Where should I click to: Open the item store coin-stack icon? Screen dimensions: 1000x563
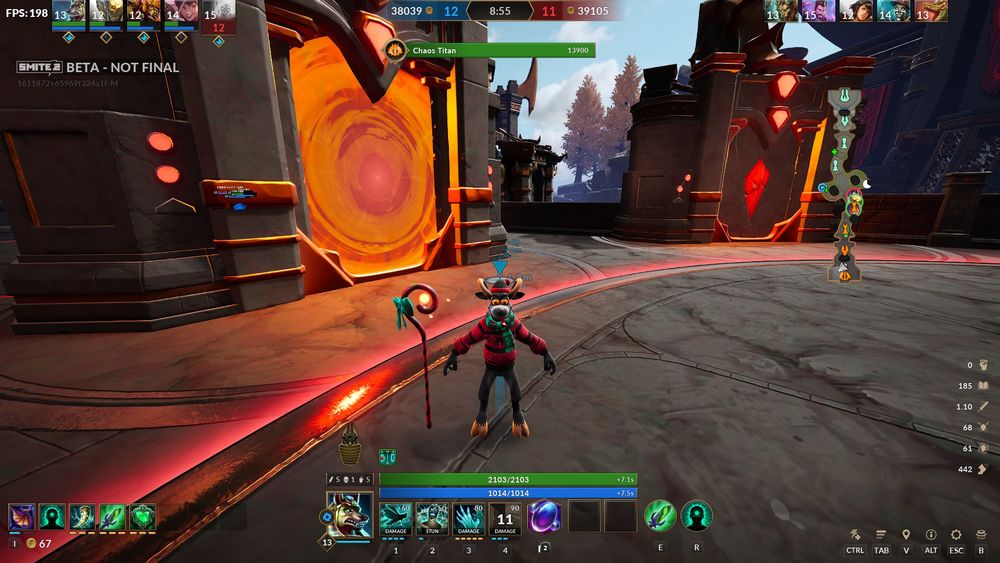tap(981, 535)
